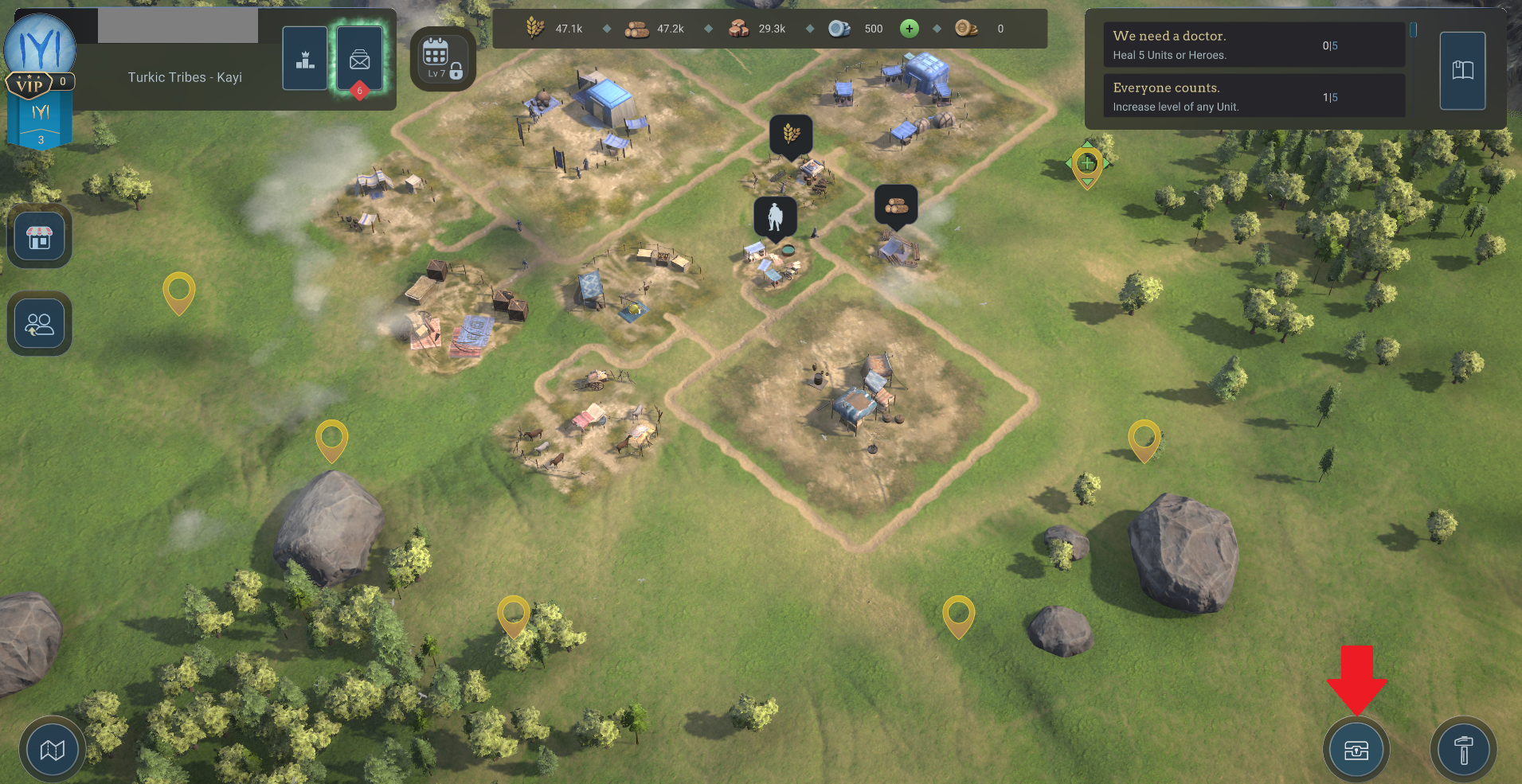1522x784 pixels.
Task: Open the world map button
Action: [53, 749]
